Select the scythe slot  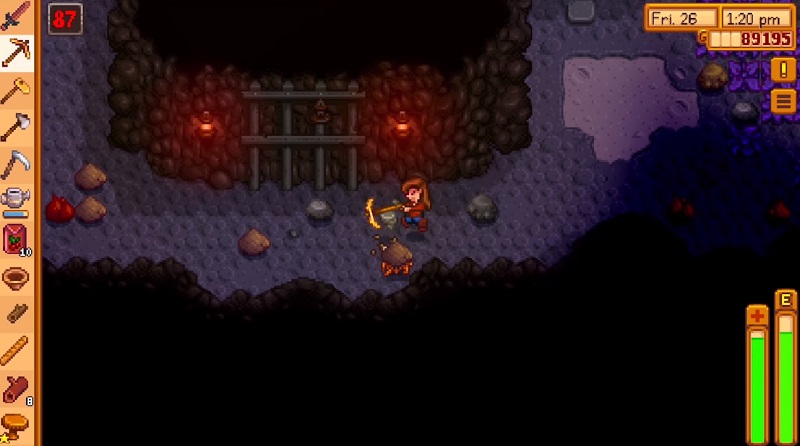(17, 164)
